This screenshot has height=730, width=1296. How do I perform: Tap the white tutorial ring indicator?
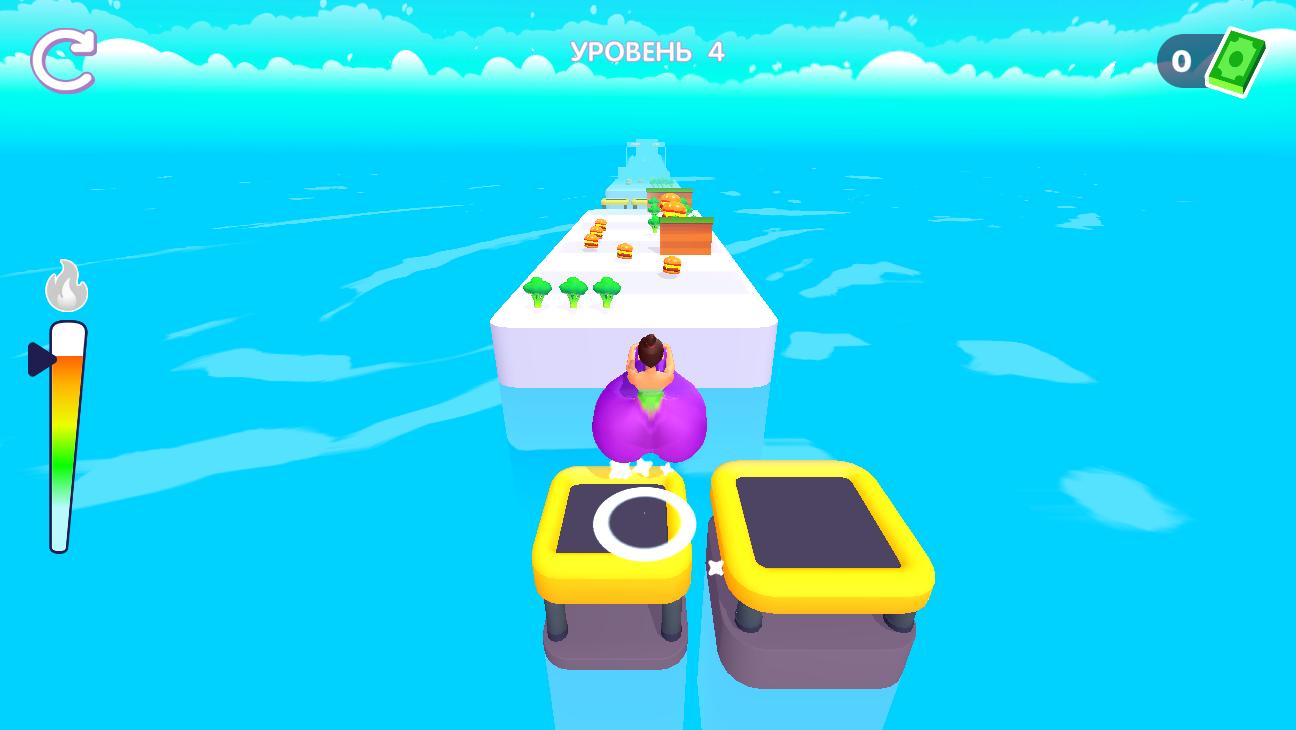[644, 522]
